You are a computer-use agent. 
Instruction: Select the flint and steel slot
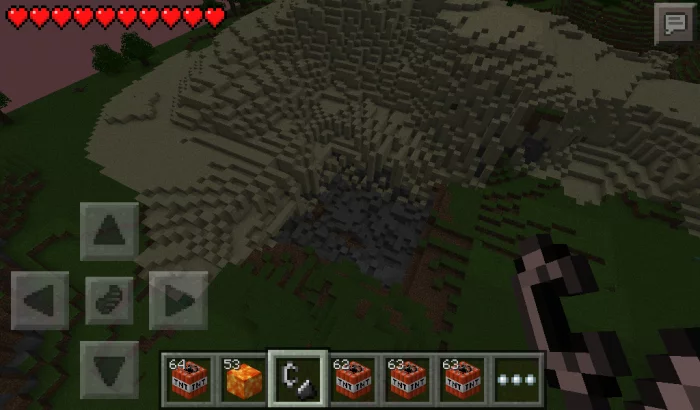click(297, 379)
